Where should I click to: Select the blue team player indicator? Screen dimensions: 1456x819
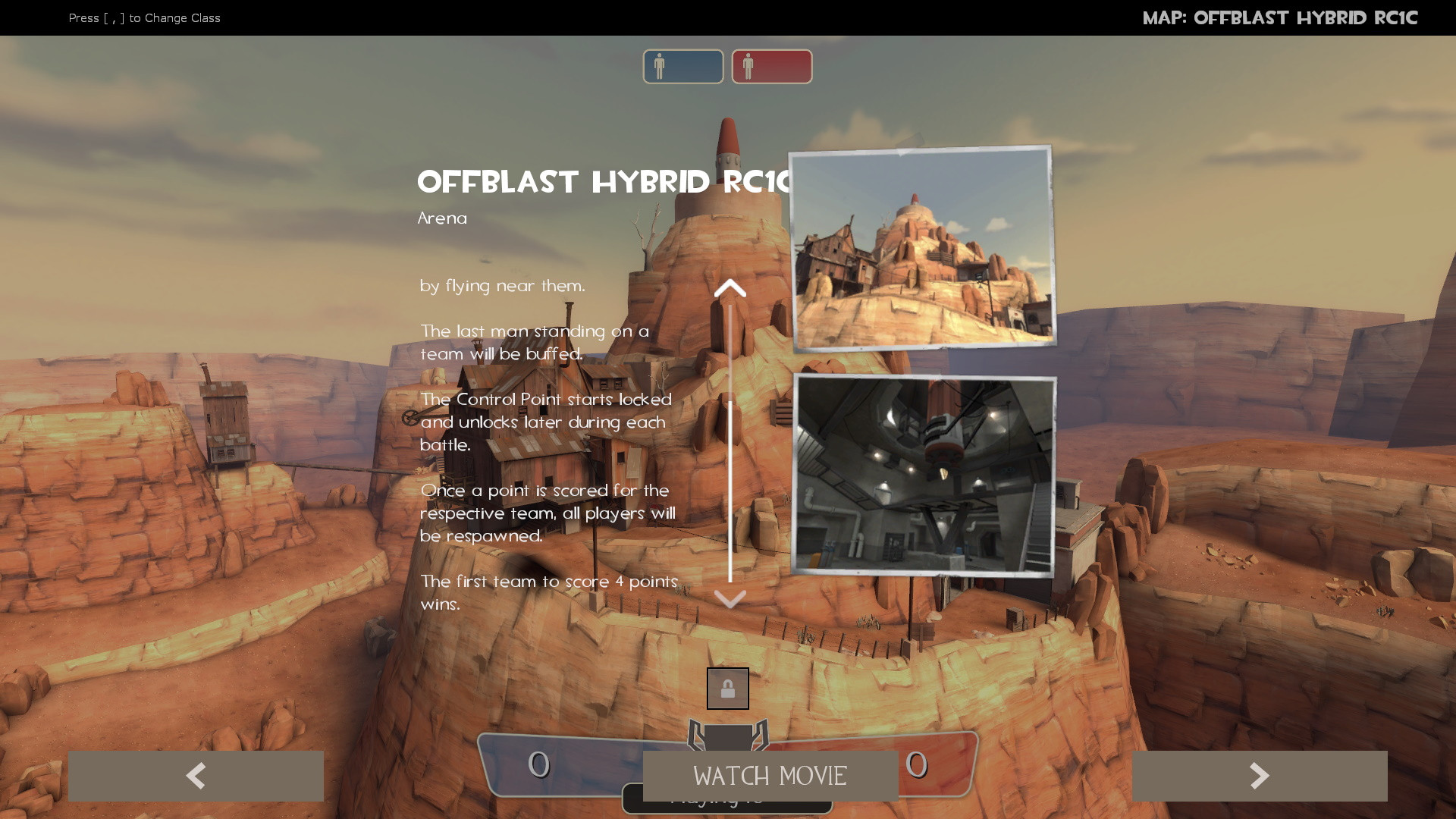682,67
